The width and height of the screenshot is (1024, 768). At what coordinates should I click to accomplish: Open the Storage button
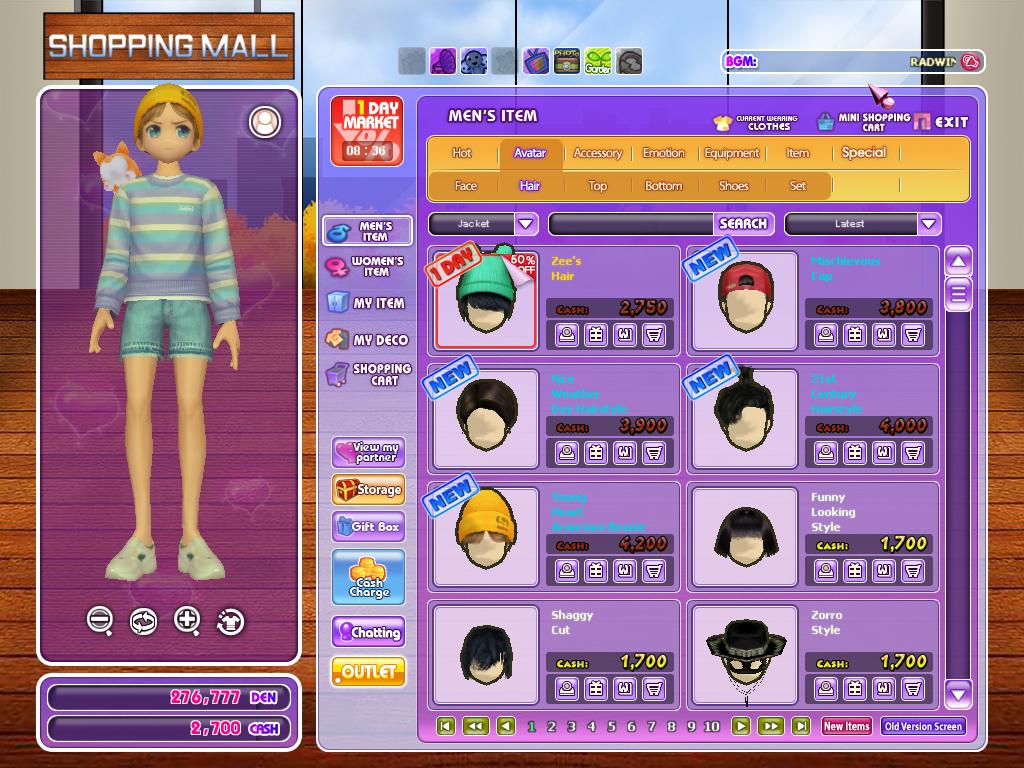click(368, 490)
